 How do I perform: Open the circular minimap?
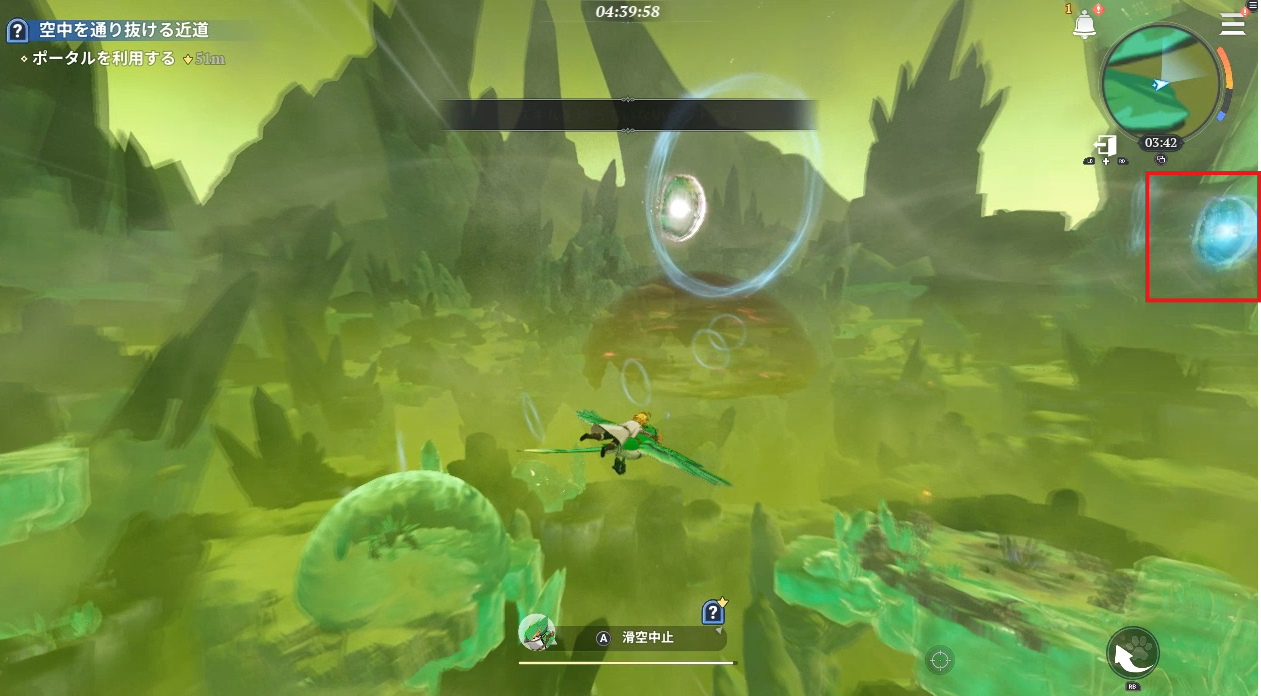click(1160, 84)
